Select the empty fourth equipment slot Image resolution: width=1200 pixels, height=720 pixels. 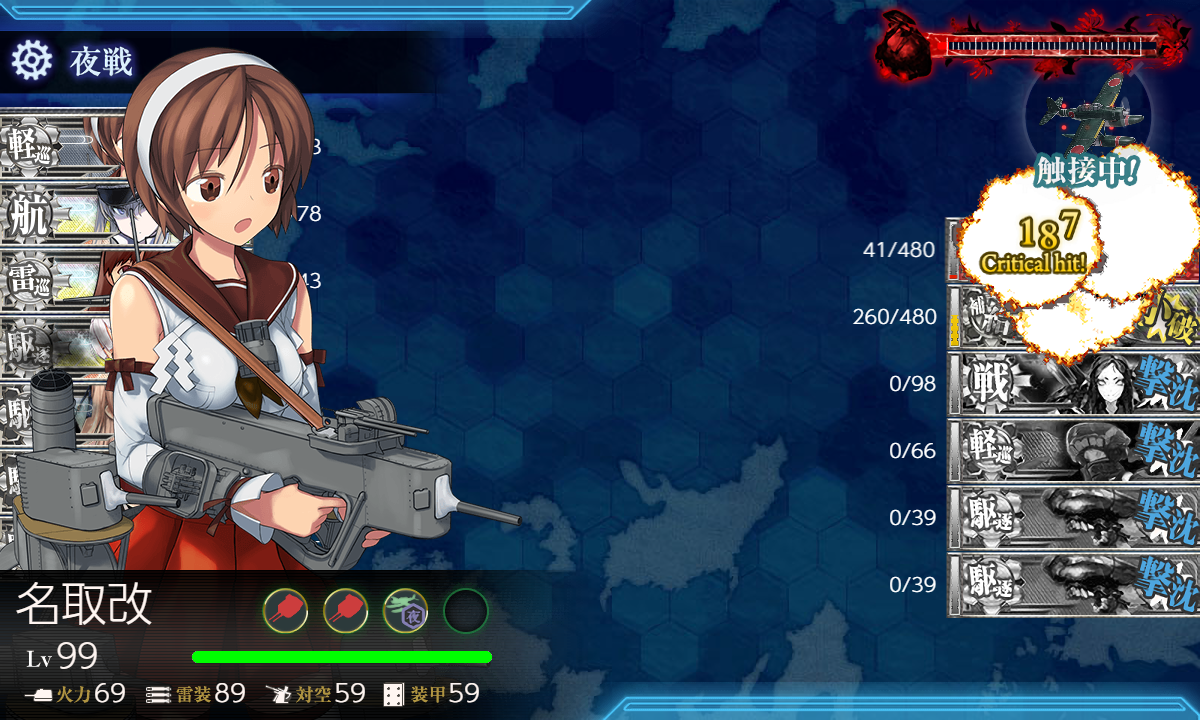click(x=465, y=610)
